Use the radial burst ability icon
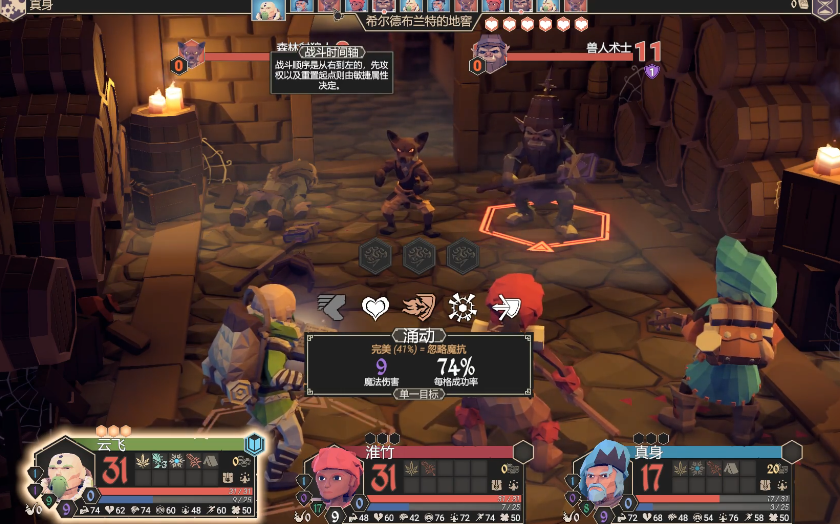 click(462, 307)
